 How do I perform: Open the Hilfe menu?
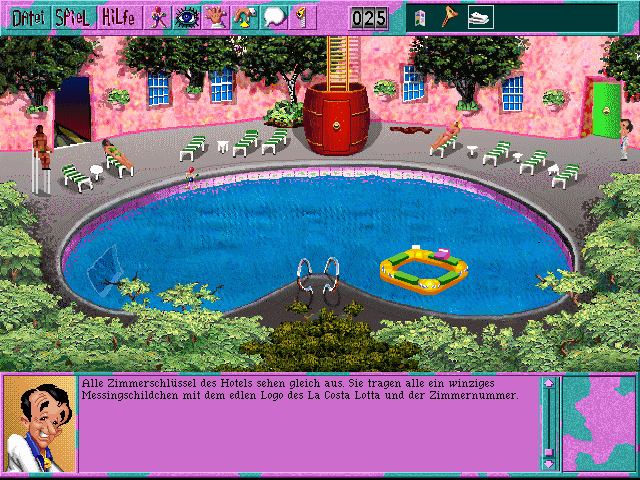point(117,17)
